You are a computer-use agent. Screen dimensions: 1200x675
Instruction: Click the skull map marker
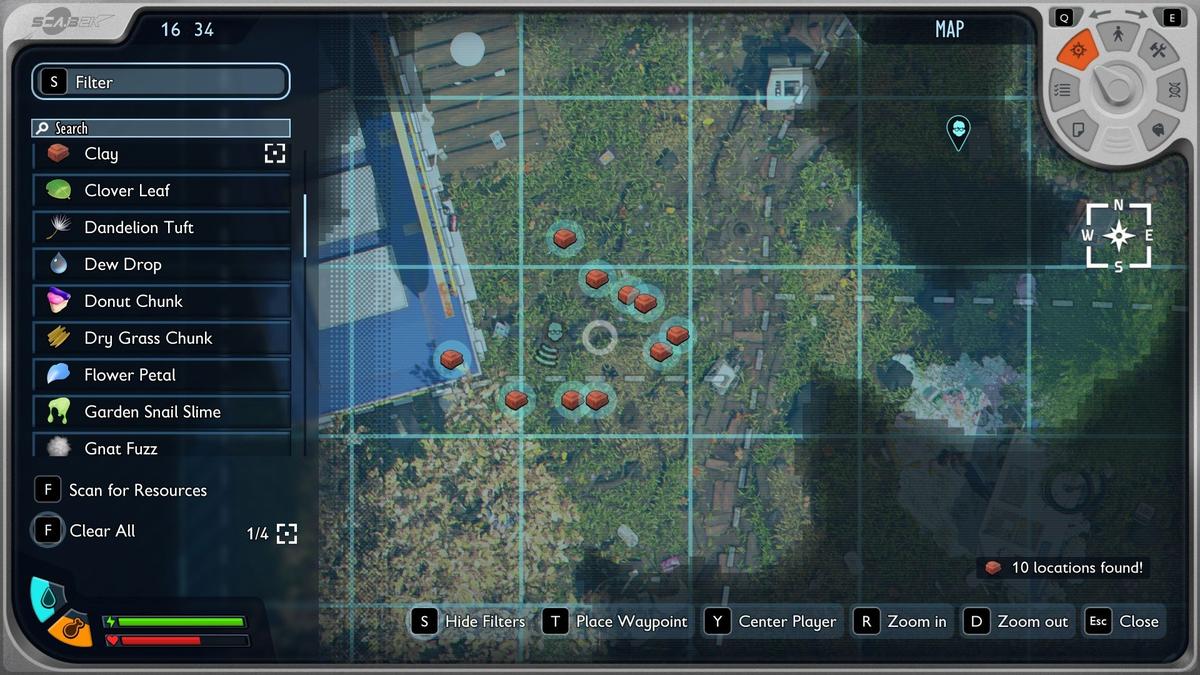(958, 130)
